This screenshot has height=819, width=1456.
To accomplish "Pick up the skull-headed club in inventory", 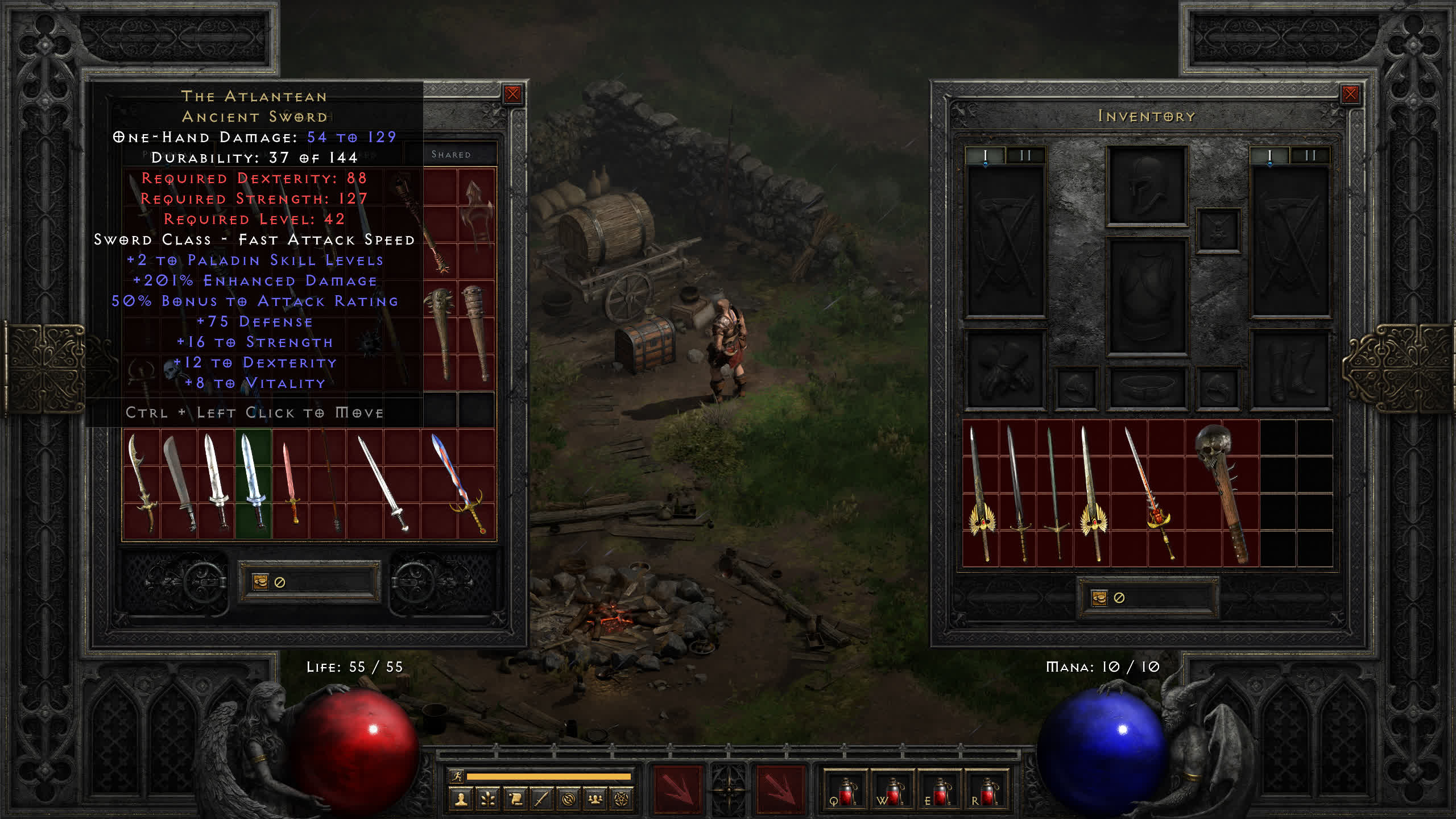I will click(1222, 493).
